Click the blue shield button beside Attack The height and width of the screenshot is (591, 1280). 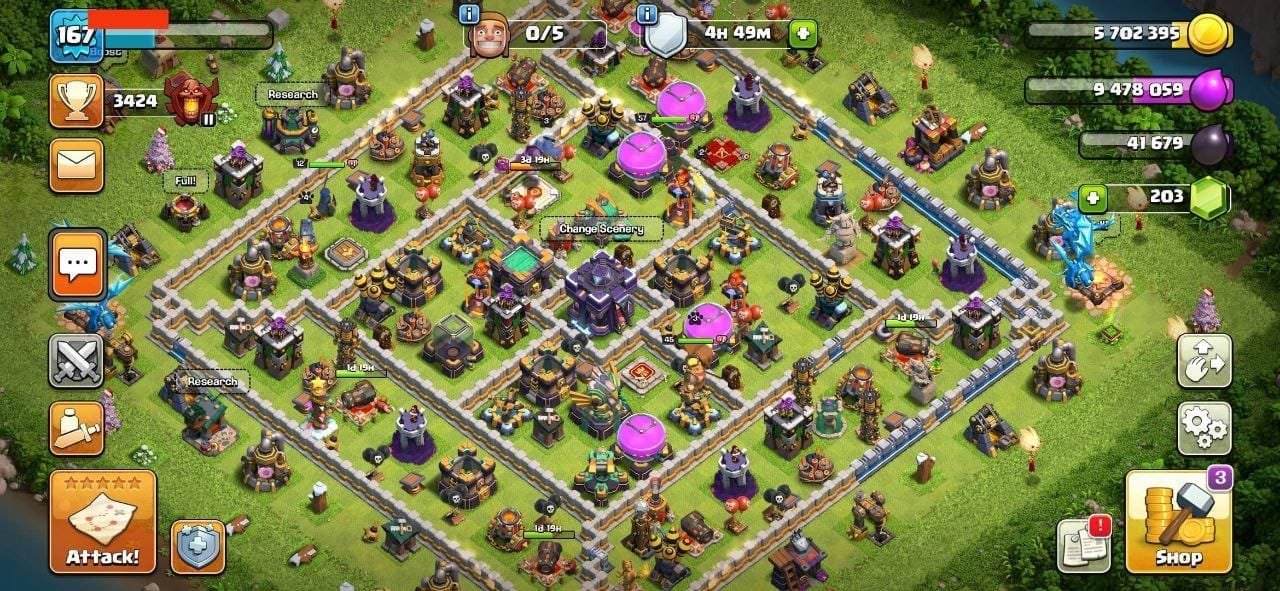point(197,546)
